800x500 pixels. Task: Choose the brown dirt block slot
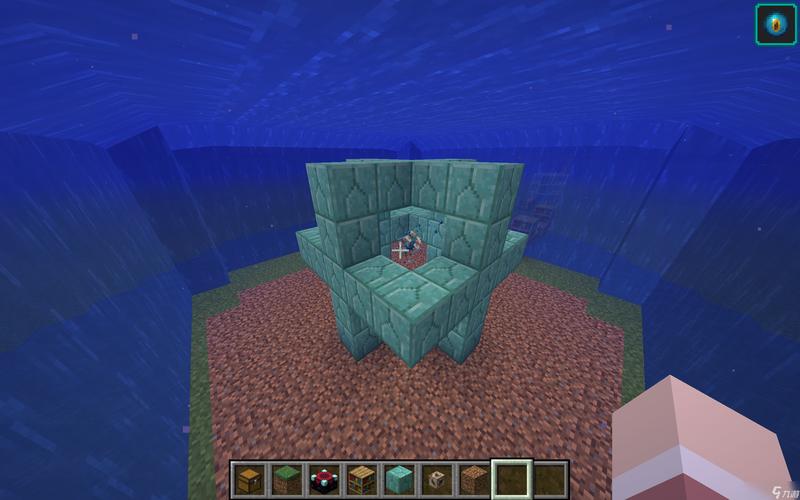(473, 479)
